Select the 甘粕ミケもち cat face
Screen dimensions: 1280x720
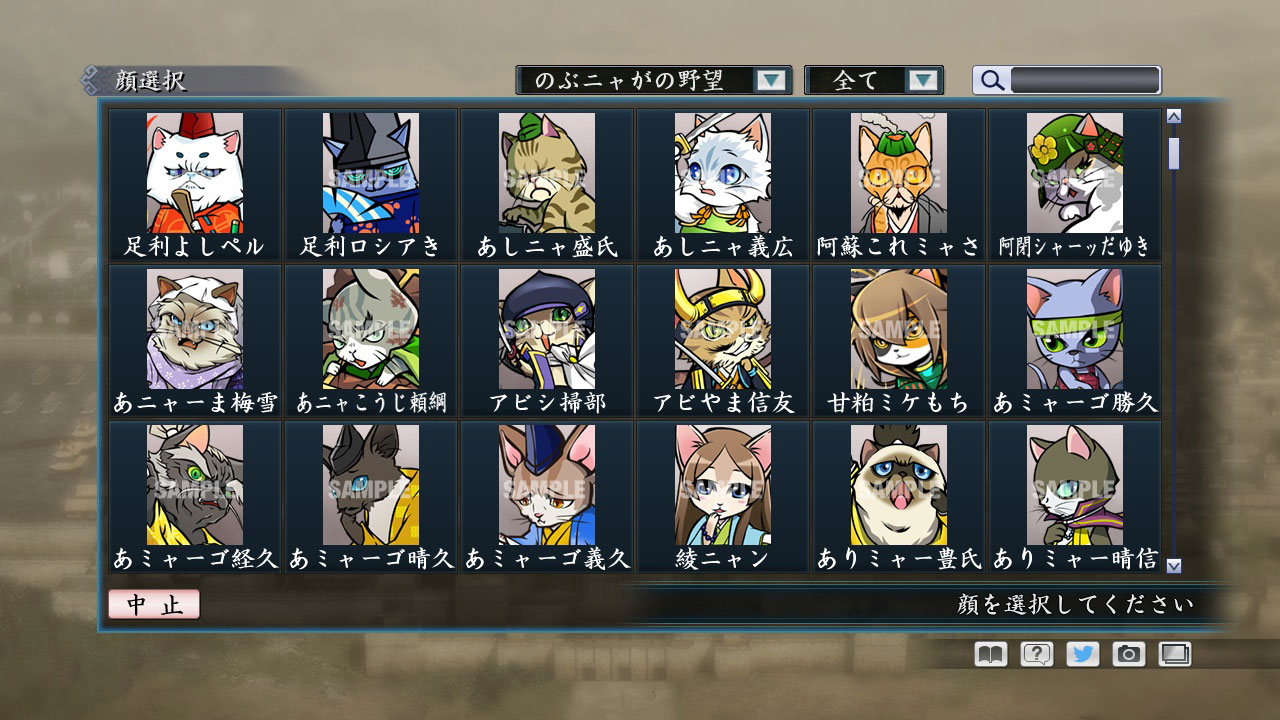[x=897, y=330]
